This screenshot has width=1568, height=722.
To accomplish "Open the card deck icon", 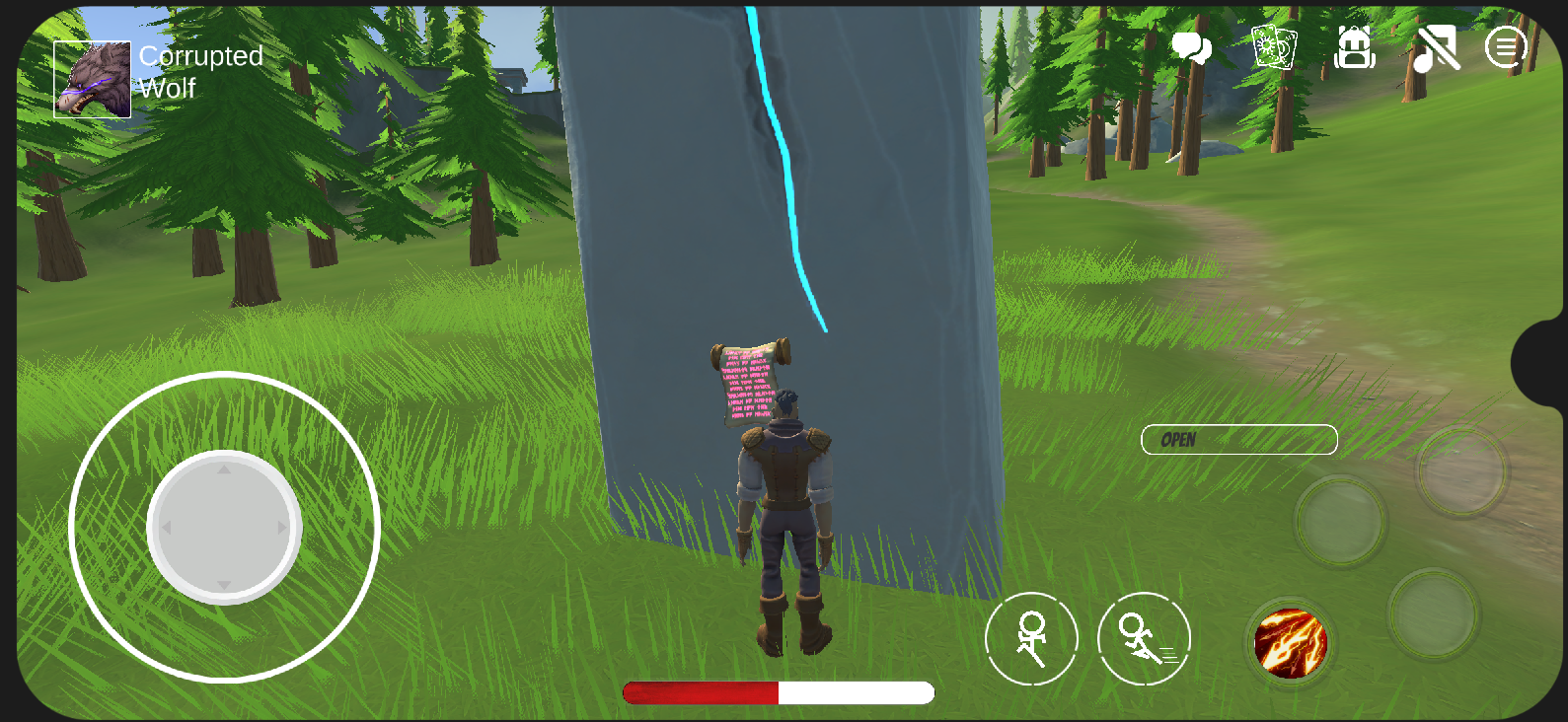I will point(1273,47).
